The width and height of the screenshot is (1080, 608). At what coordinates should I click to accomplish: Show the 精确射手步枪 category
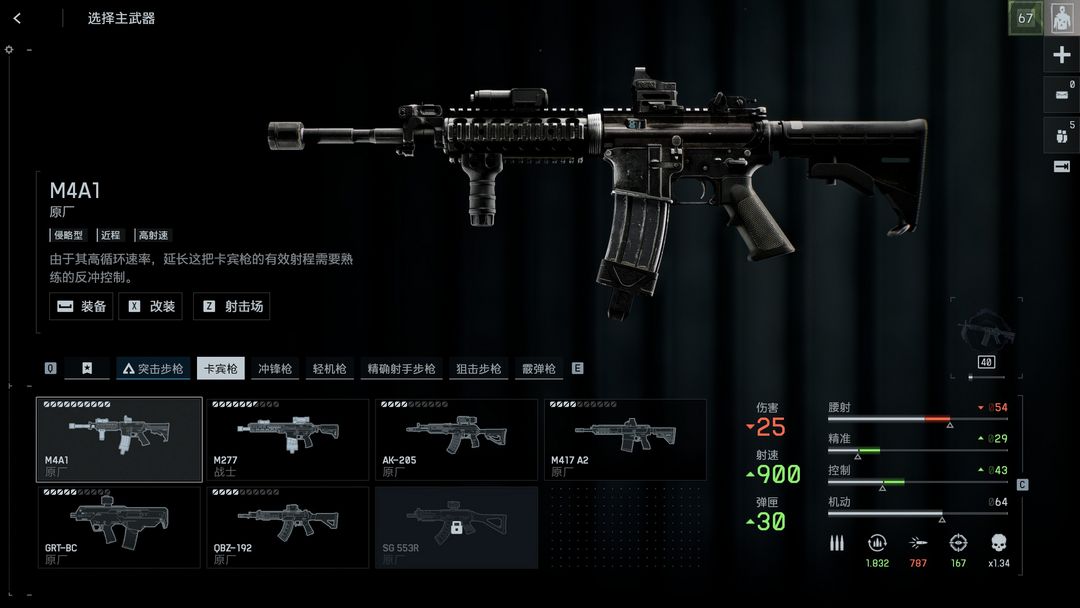tap(401, 369)
